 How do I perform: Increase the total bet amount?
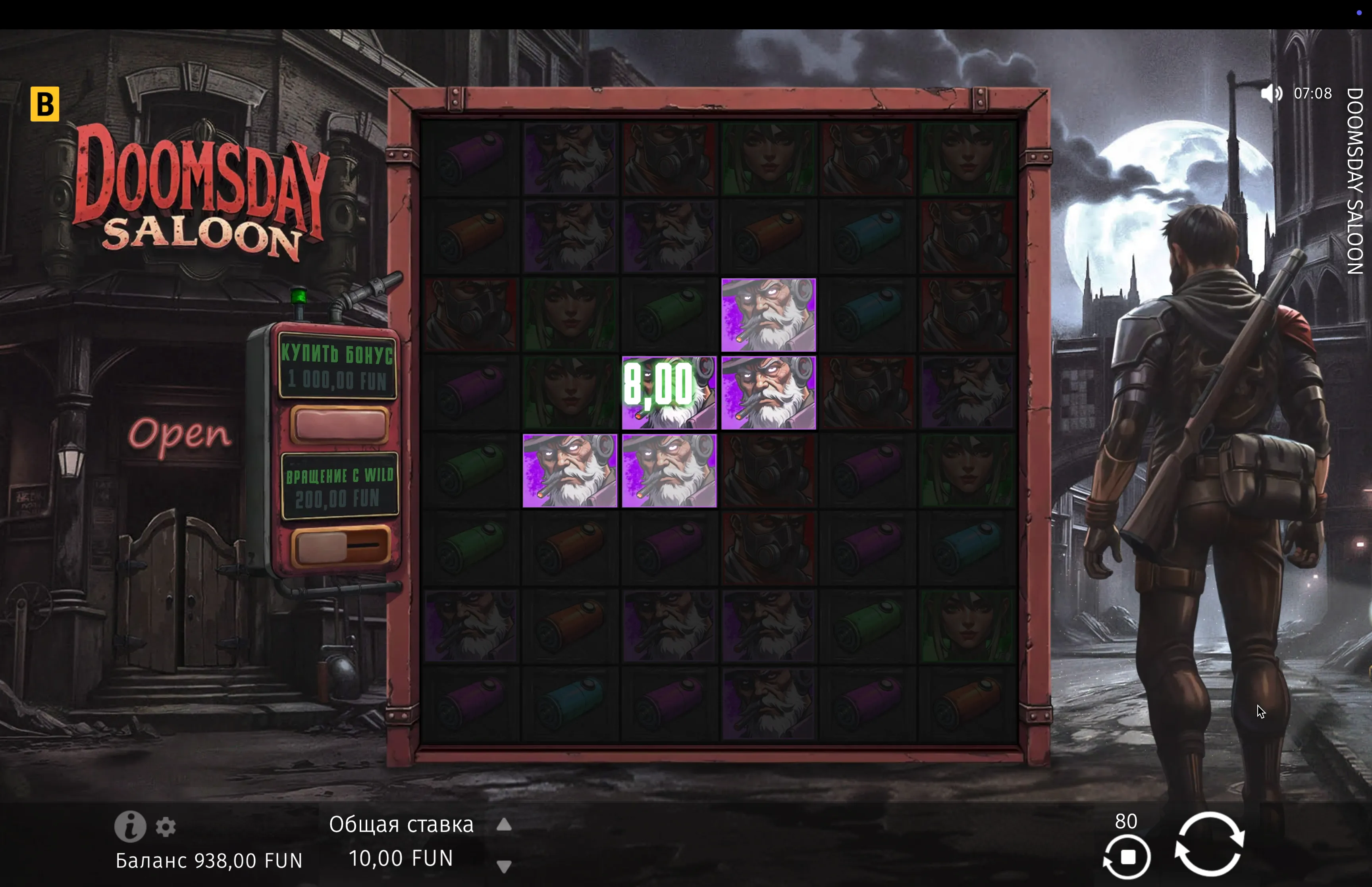(x=504, y=825)
